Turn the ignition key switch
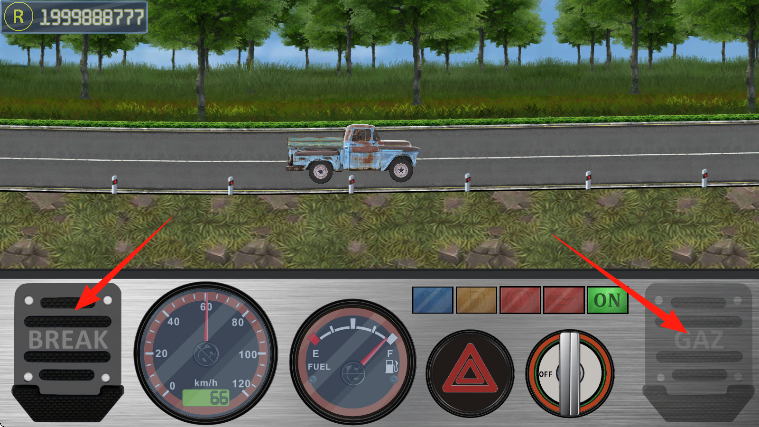This screenshot has height=427, width=759. point(569,373)
